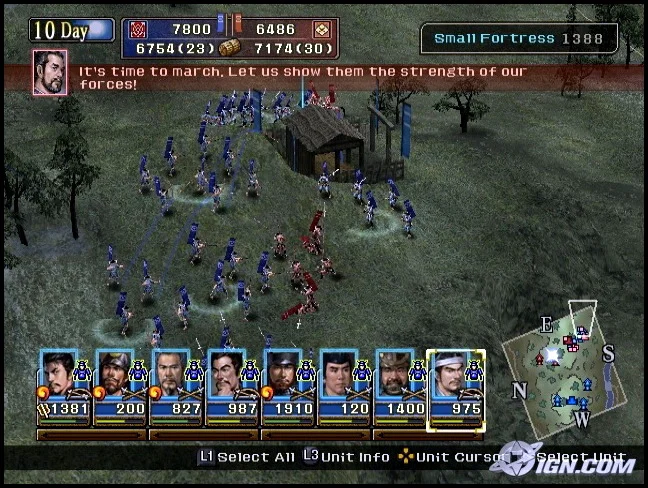The image size is (648, 488).
Task: Choose the officer unit with 120 troops
Action: 344,384
